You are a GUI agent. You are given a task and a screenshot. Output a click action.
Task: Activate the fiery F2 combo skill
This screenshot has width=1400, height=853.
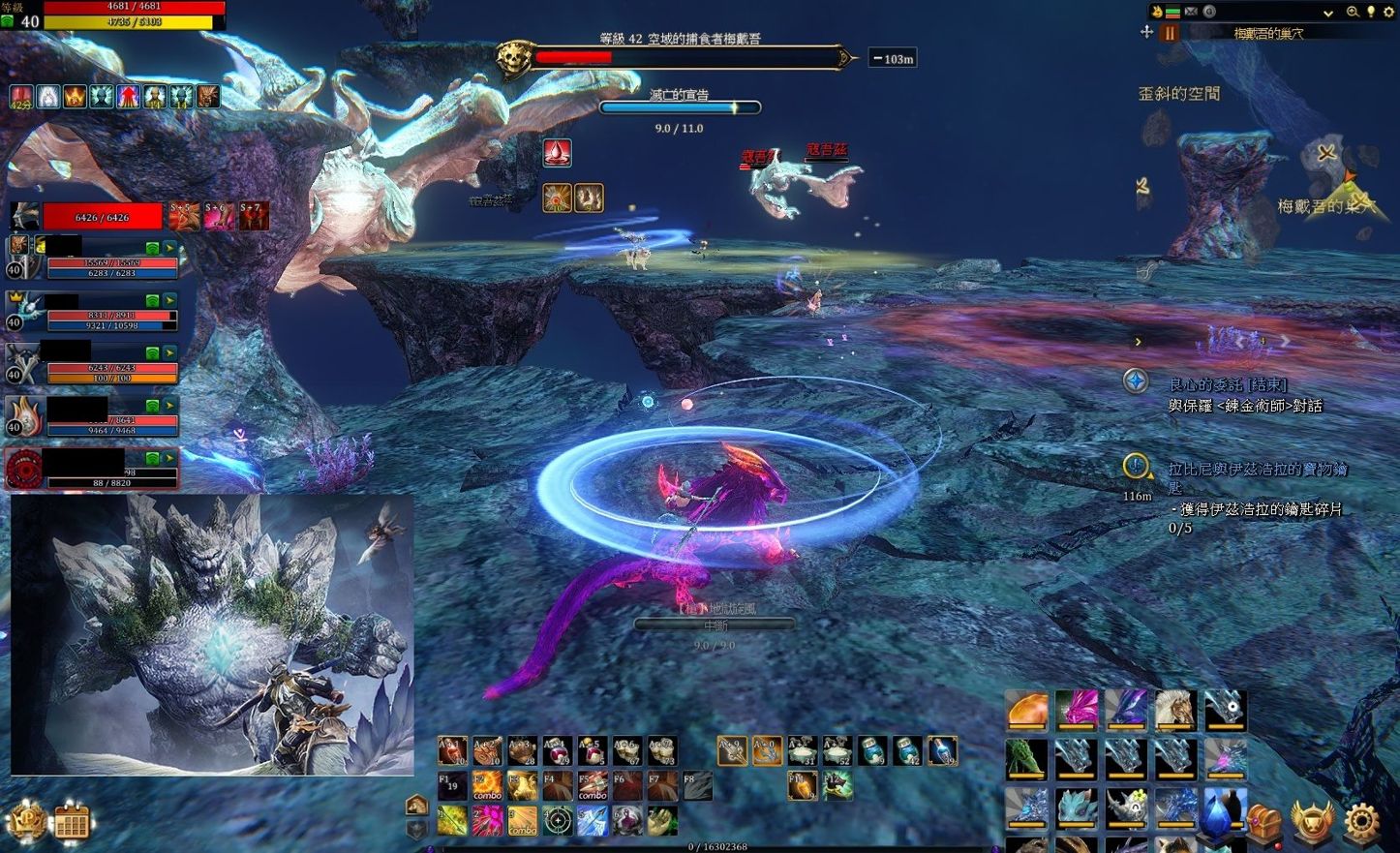[x=487, y=785]
